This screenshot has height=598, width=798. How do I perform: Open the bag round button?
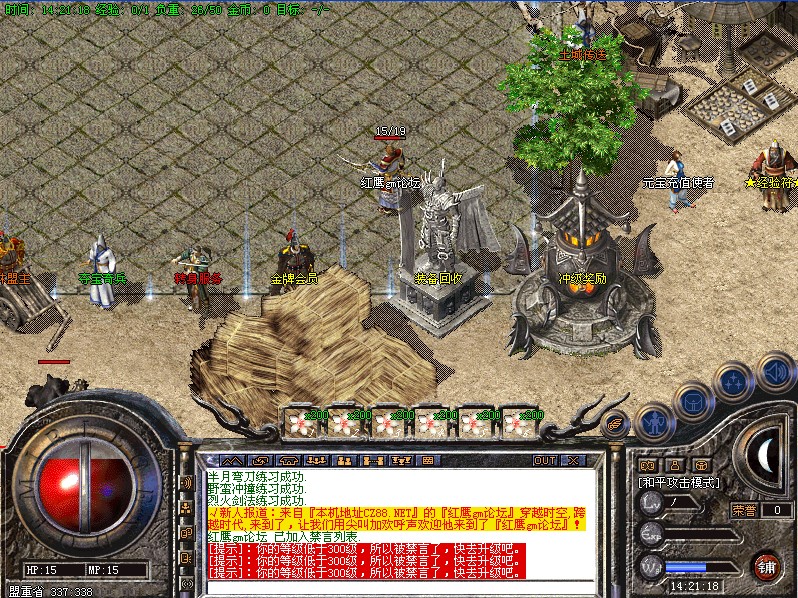coord(693,402)
